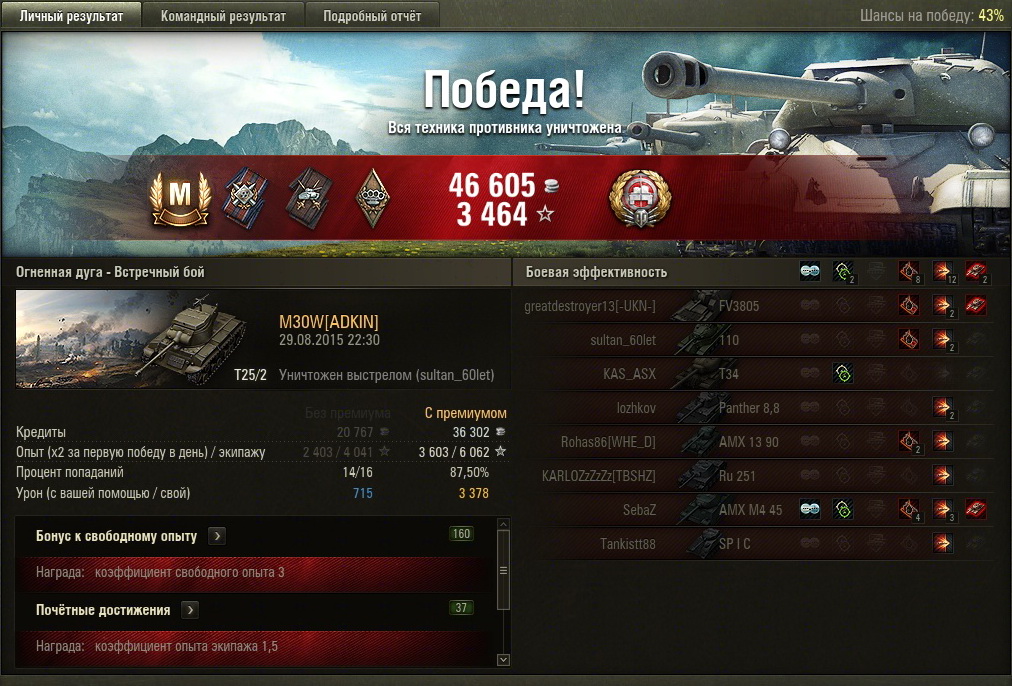Switch to the Командный результат tab
The height and width of the screenshot is (686, 1012).
[223, 16]
